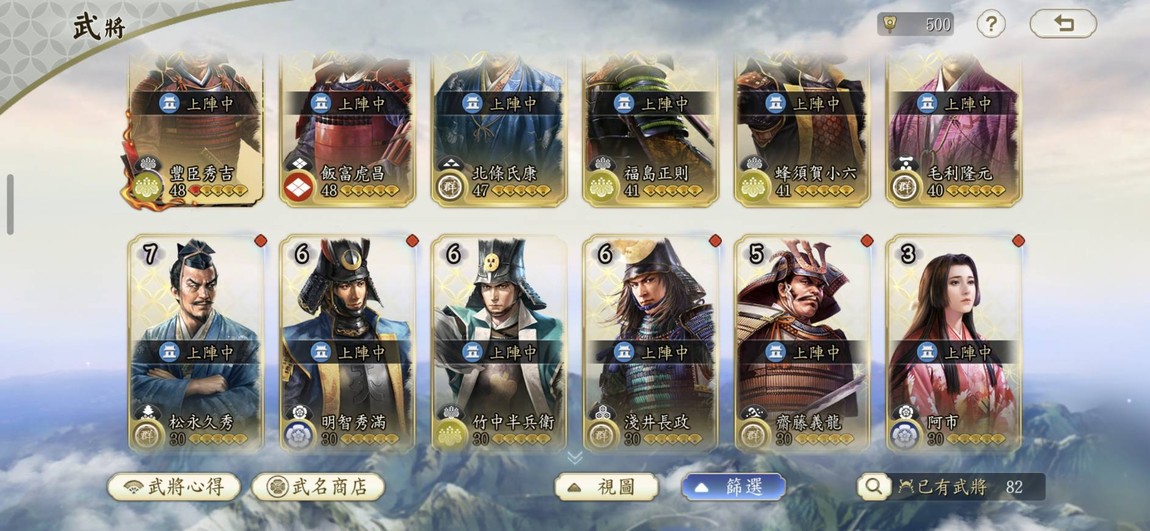Change the 視圖 view mode
The height and width of the screenshot is (531, 1150).
tap(607, 487)
